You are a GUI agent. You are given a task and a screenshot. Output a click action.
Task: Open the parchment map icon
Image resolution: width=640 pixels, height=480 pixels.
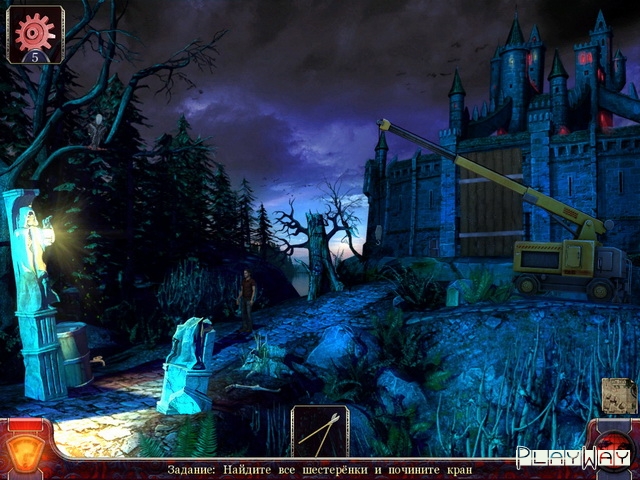pyautogui.click(x=619, y=396)
